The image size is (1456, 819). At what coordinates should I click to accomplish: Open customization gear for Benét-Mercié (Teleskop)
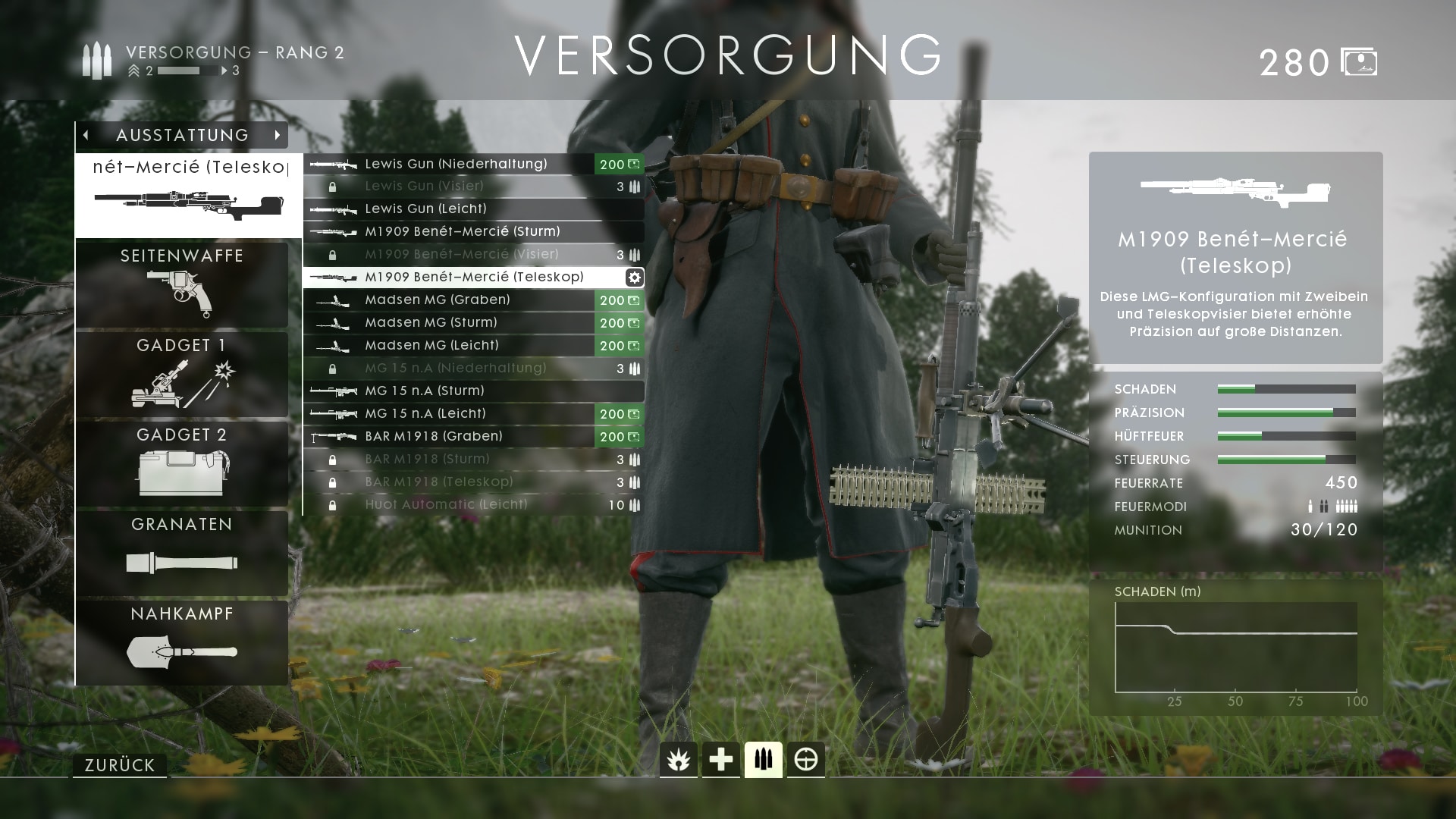(635, 278)
